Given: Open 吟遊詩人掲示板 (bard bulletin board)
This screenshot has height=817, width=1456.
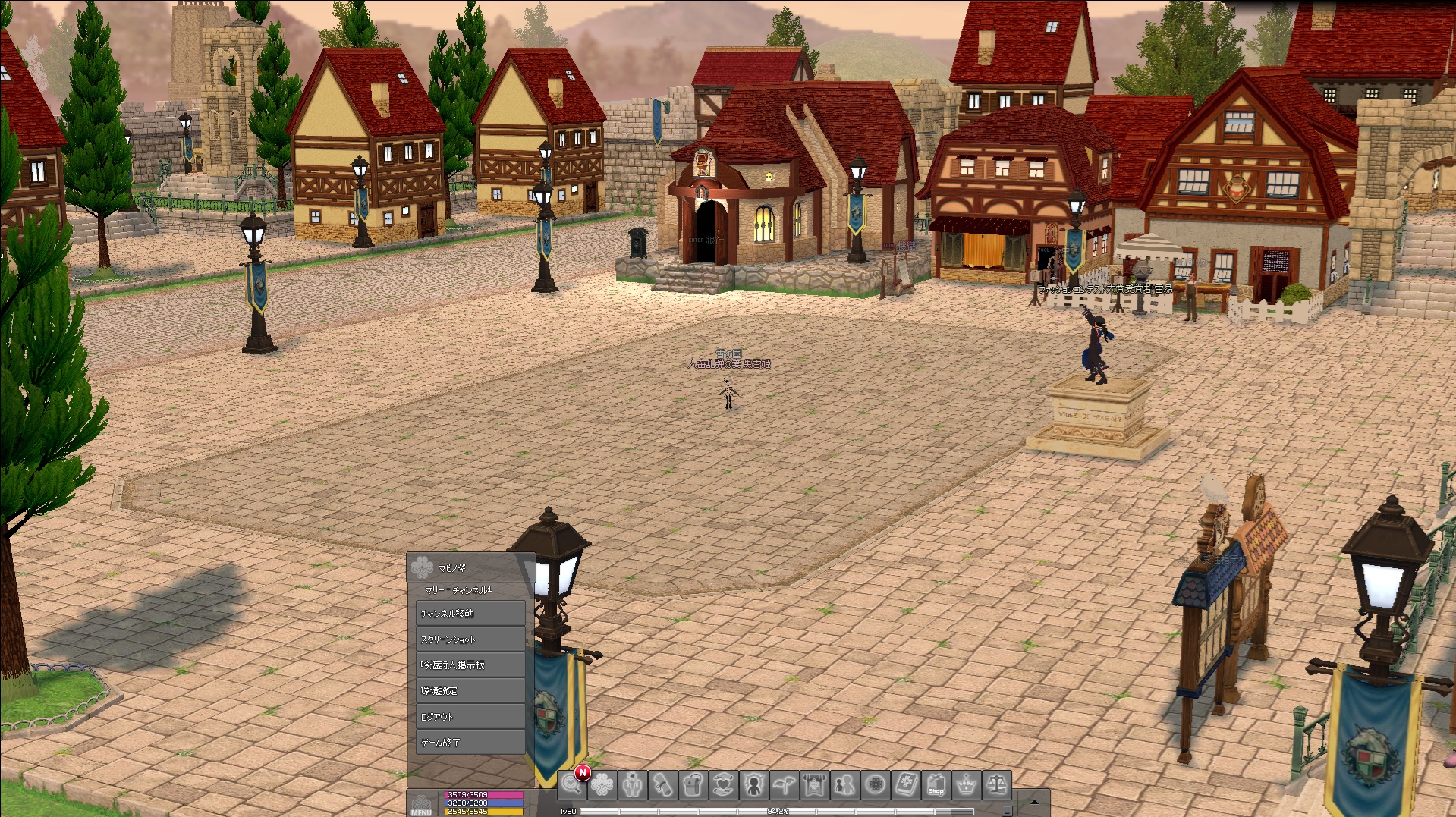Looking at the screenshot, I should (470, 665).
